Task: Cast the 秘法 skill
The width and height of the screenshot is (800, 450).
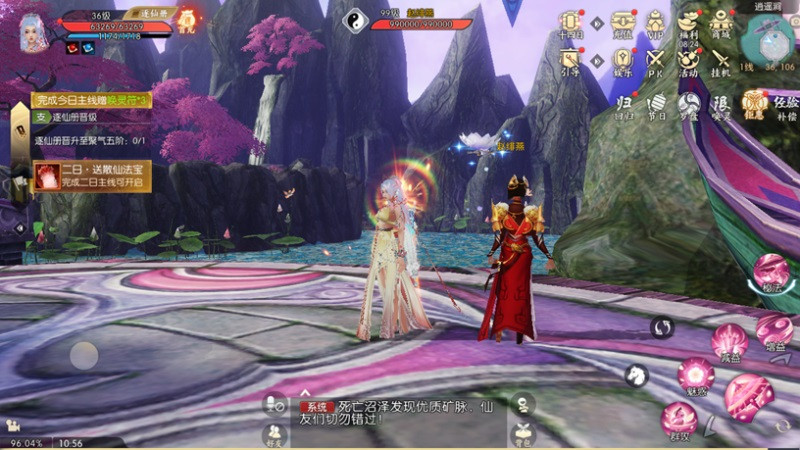Action: 770,271
